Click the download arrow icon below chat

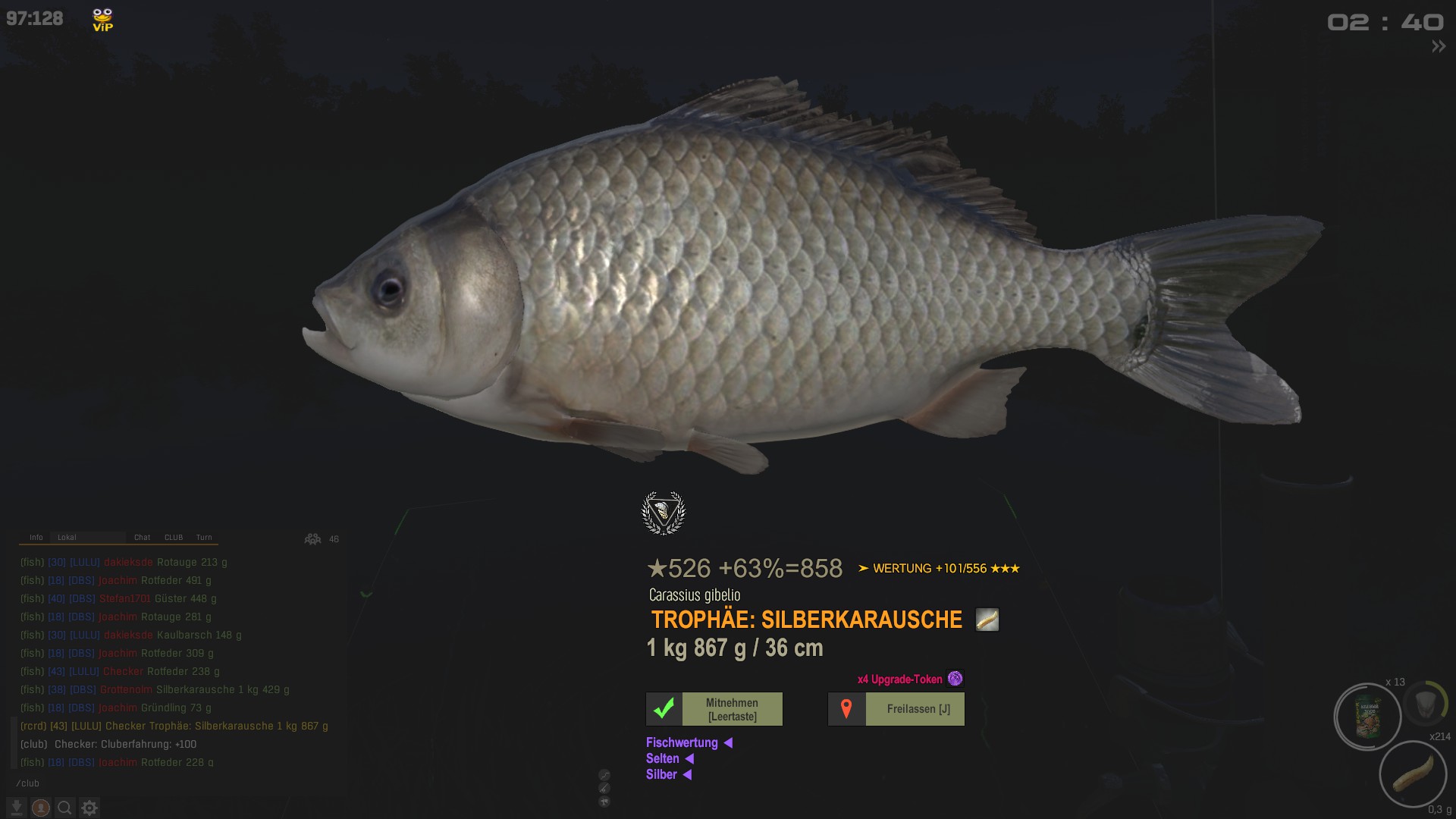click(x=17, y=808)
